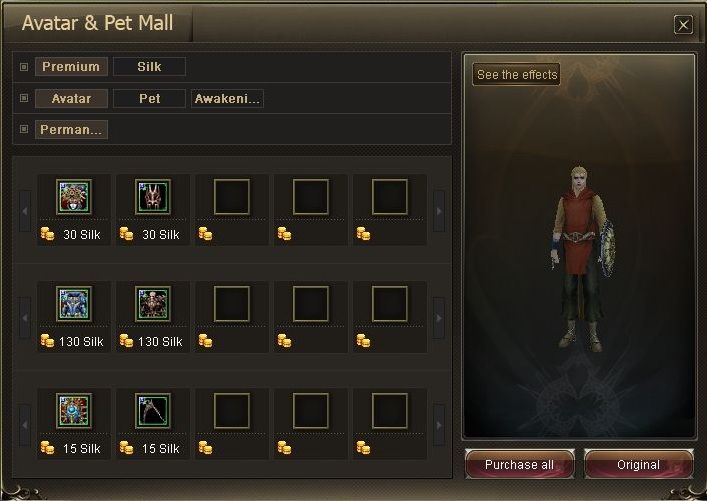This screenshot has height=501, width=707.
Task: Switch to the Silk category tab
Action: click(x=149, y=67)
